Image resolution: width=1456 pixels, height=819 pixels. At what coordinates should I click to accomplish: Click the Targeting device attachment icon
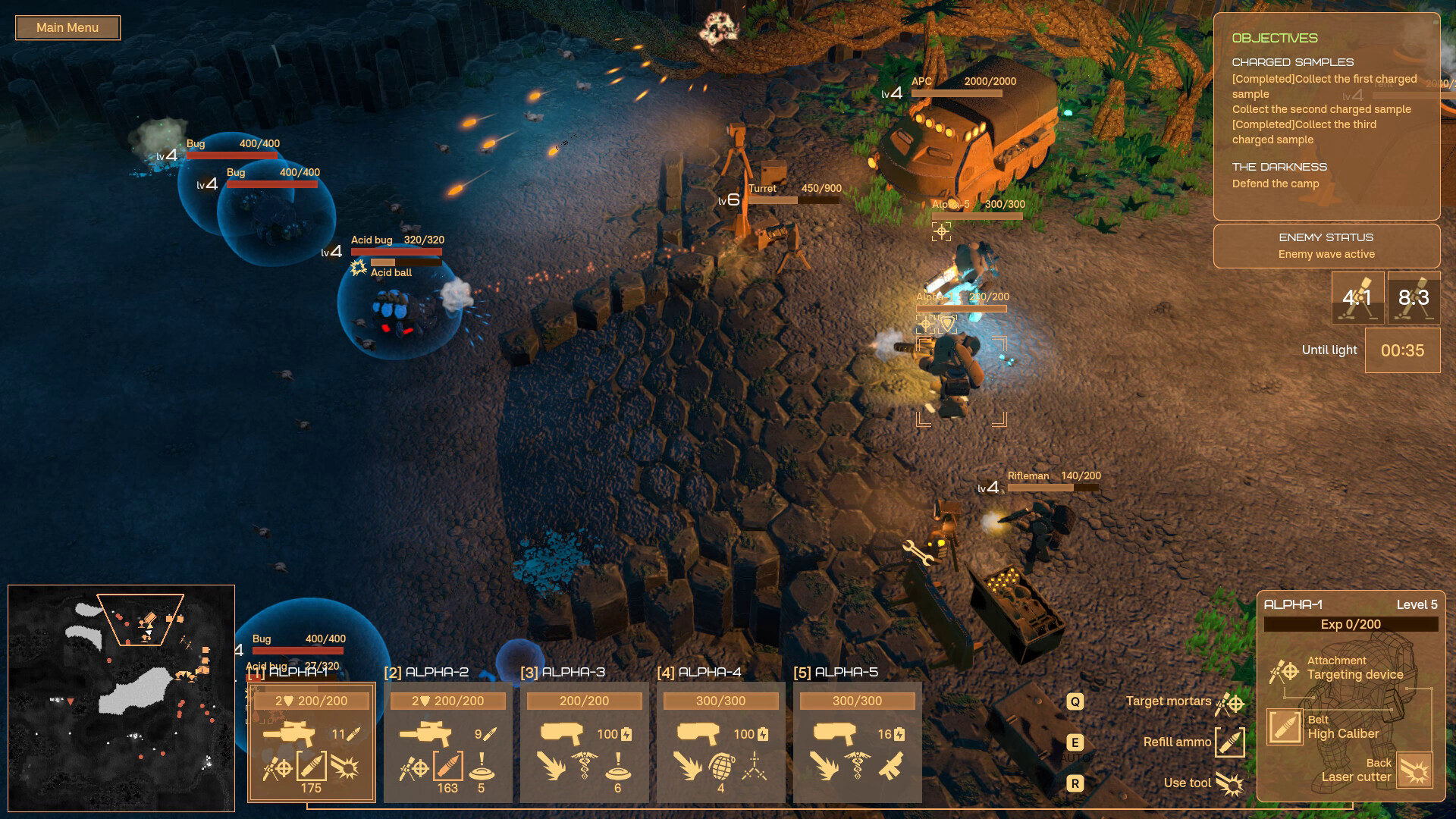coord(1284,671)
